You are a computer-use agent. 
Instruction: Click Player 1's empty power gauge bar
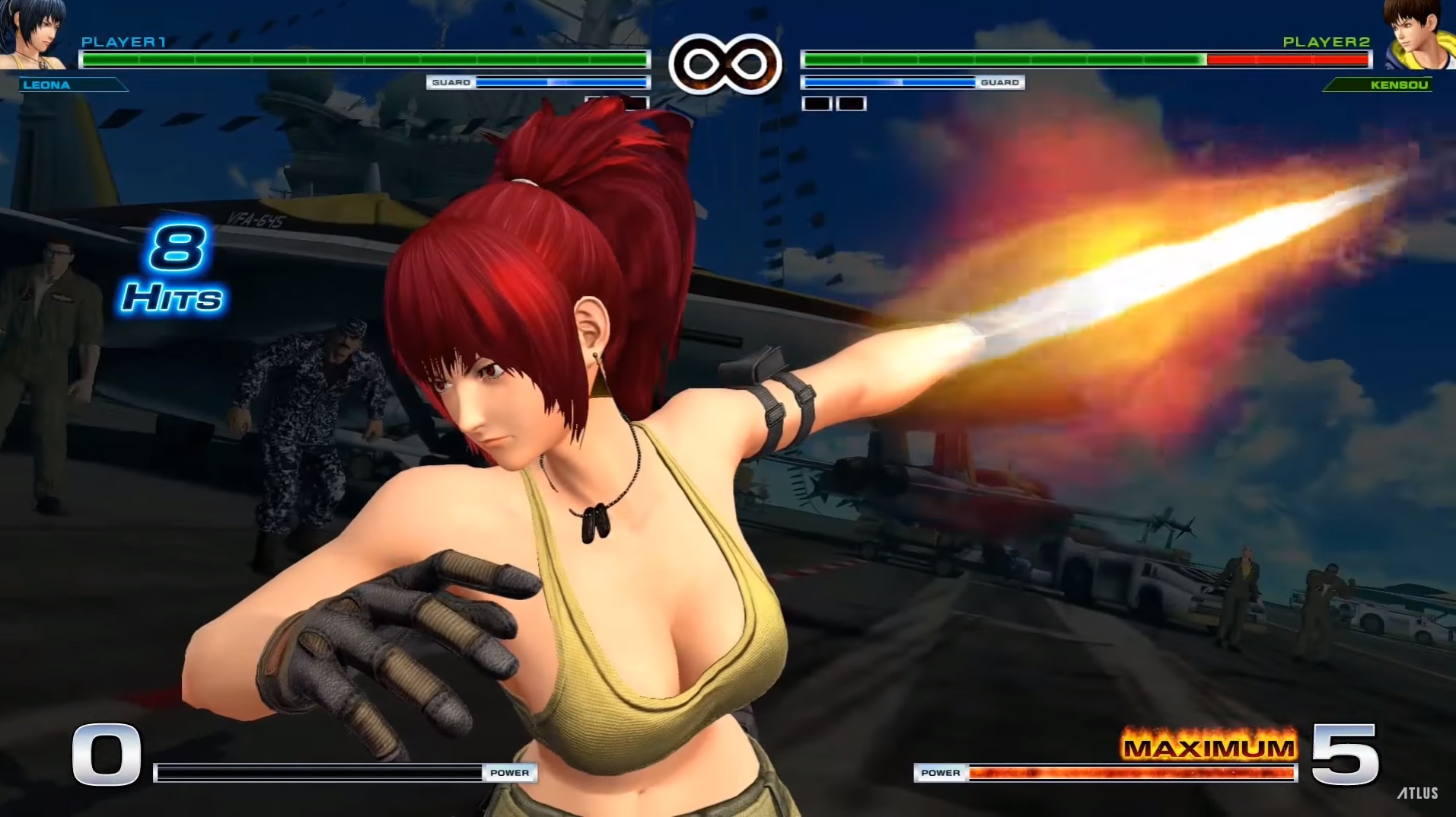[x=320, y=772]
